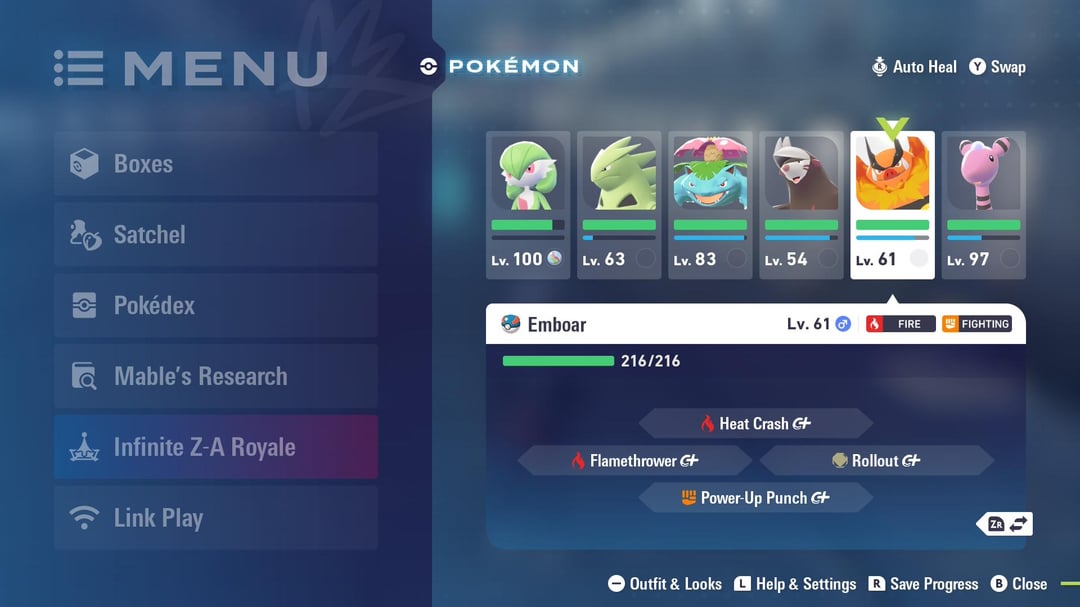Pick the level 54 Pokémon slot
The width and height of the screenshot is (1080, 607).
tap(801, 204)
